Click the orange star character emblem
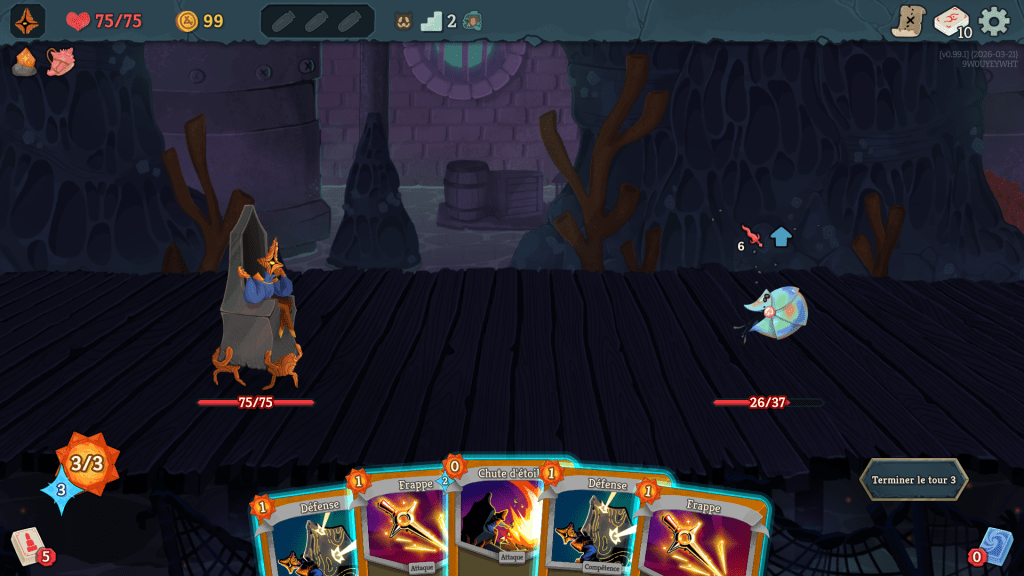The image size is (1024, 576). pyautogui.click(x=27, y=21)
